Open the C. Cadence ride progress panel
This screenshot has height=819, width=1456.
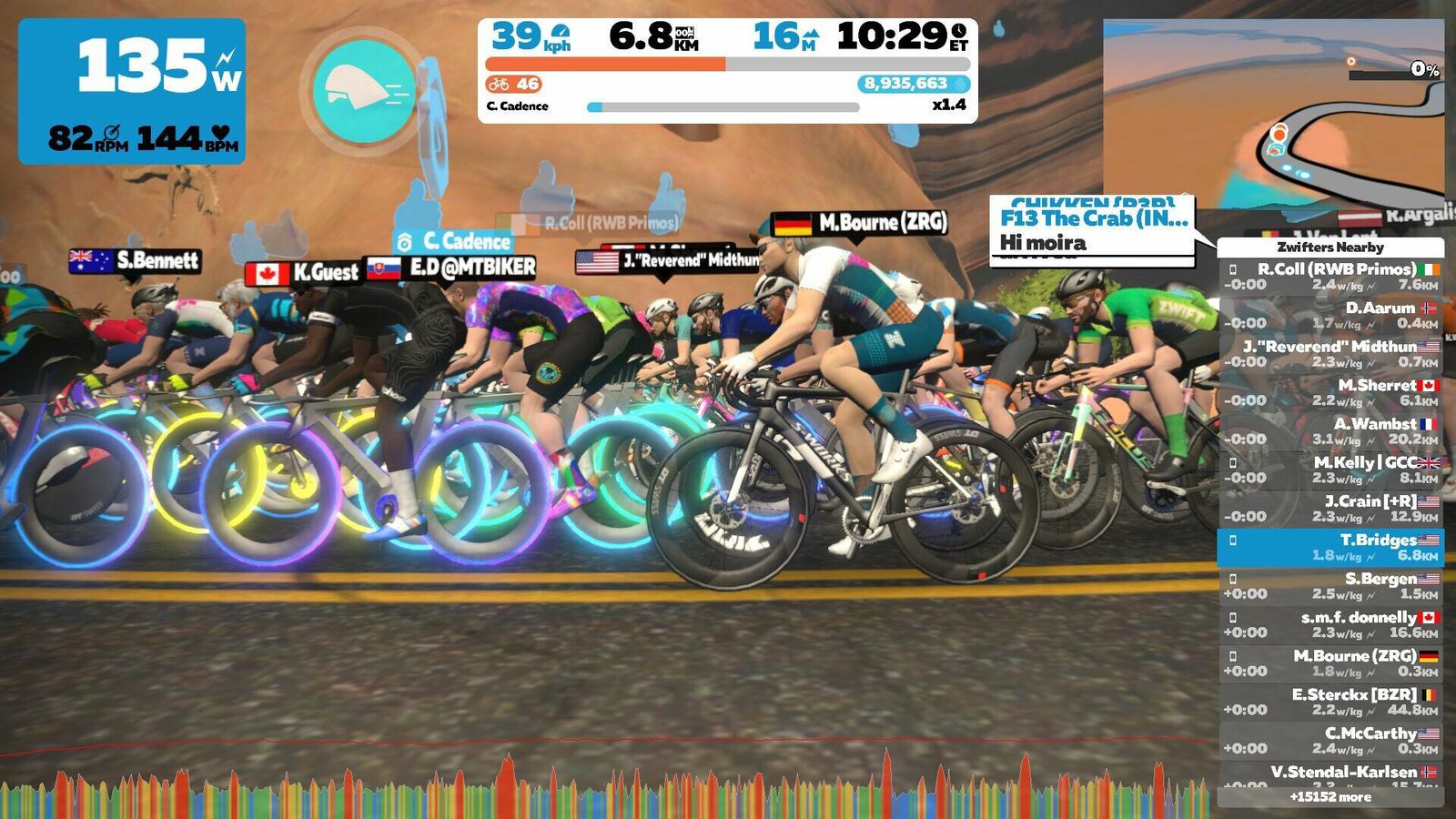(x=727, y=71)
